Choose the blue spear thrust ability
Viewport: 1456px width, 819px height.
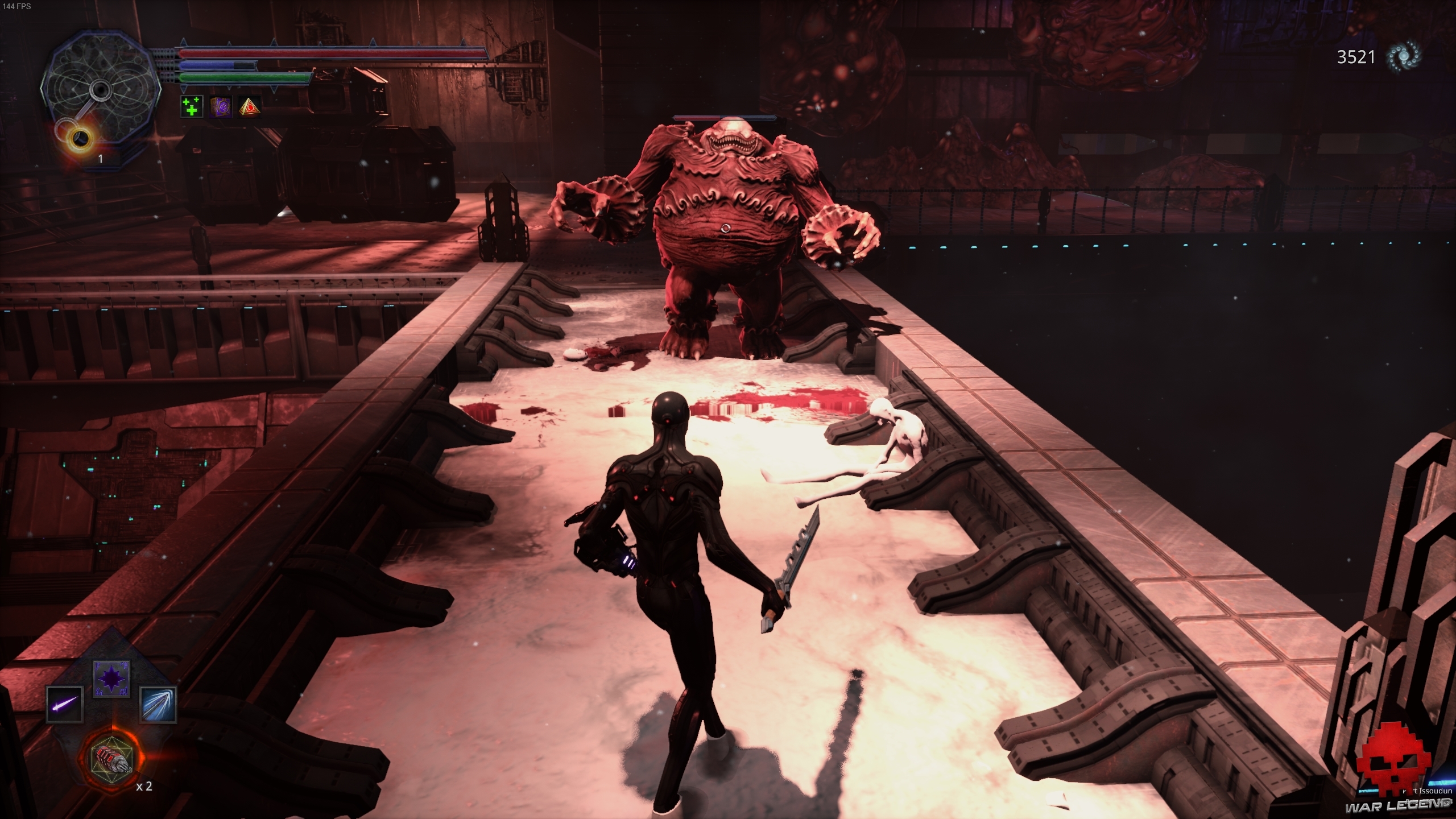[x=158, y=704]
